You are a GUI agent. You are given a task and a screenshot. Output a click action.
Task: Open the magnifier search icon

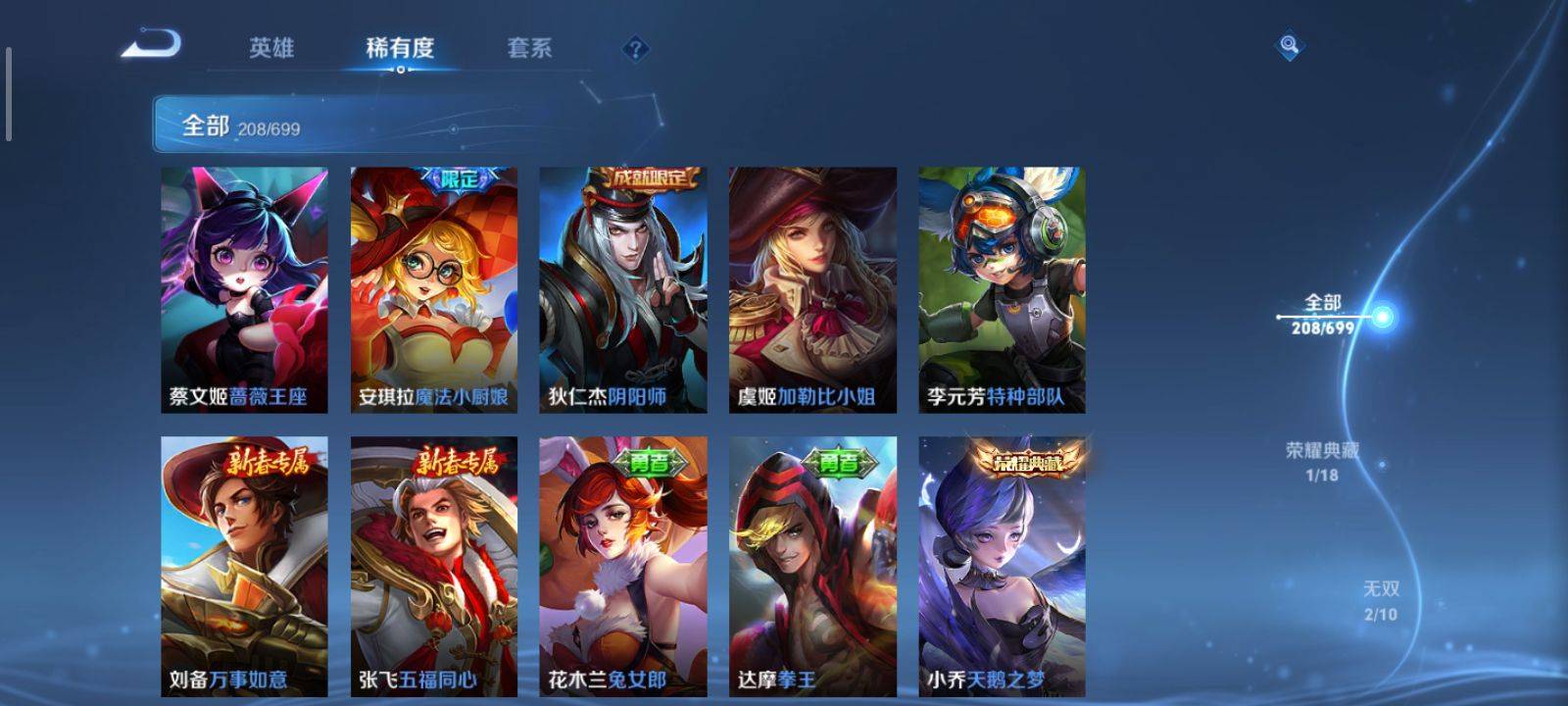click(x=1289, y=45)
